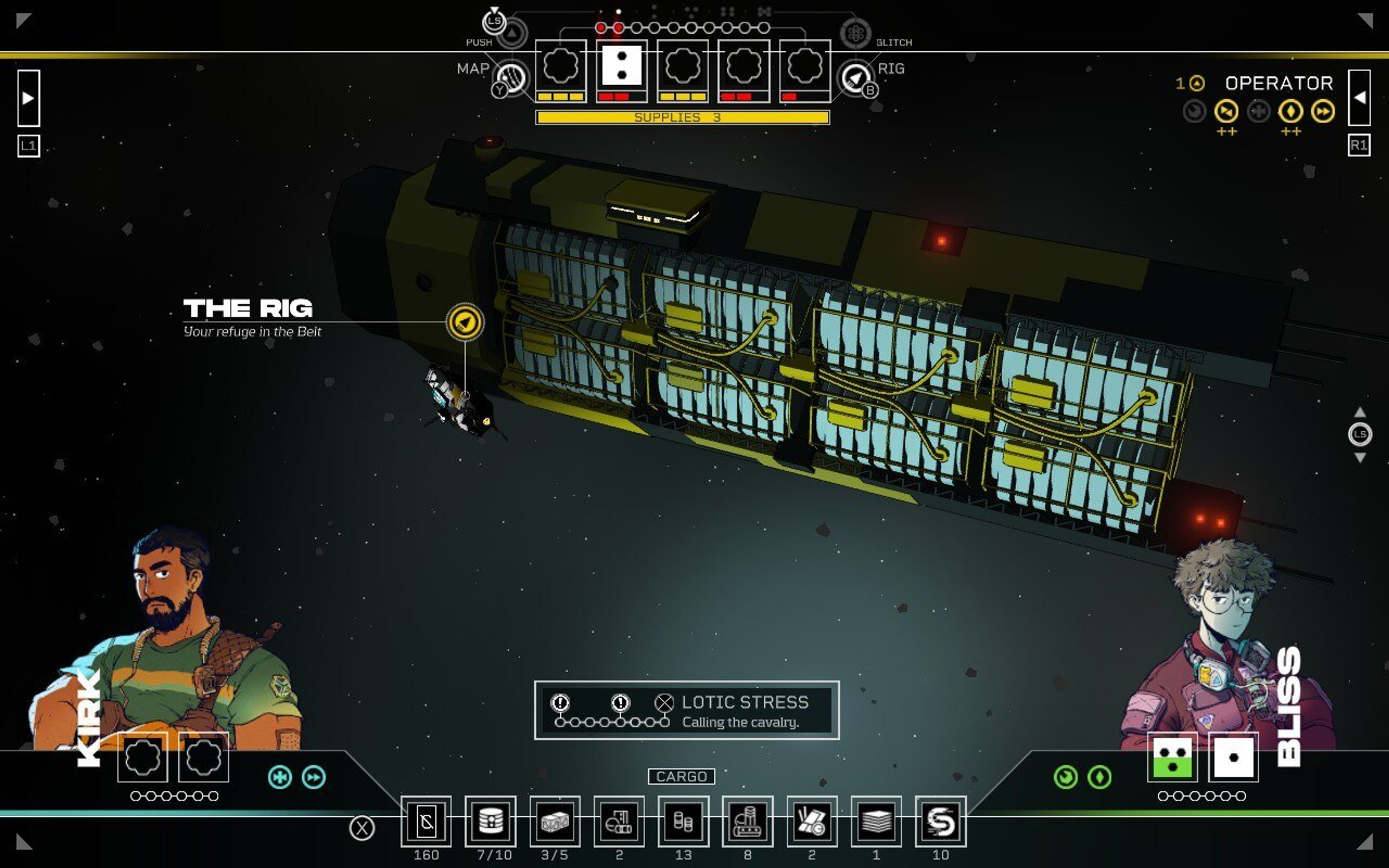Select the S-shaped cargo item with 10

940,821
